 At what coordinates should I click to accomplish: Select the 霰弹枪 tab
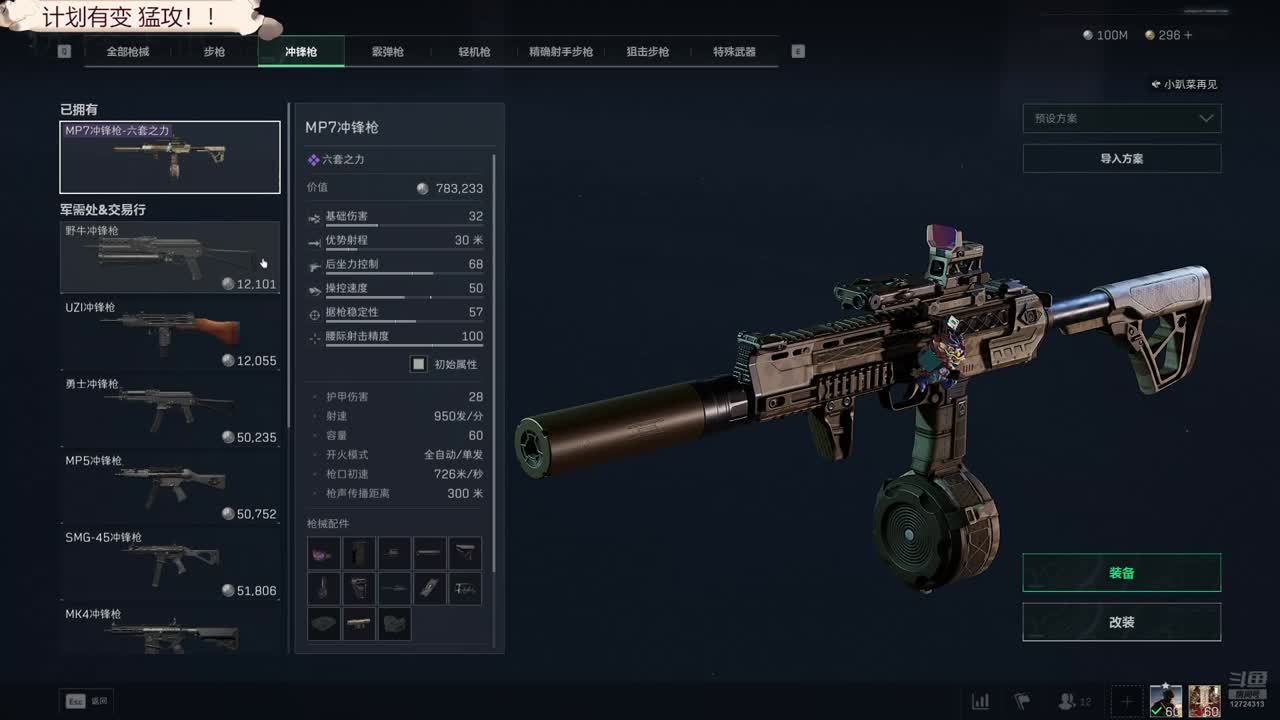[387, 52]
